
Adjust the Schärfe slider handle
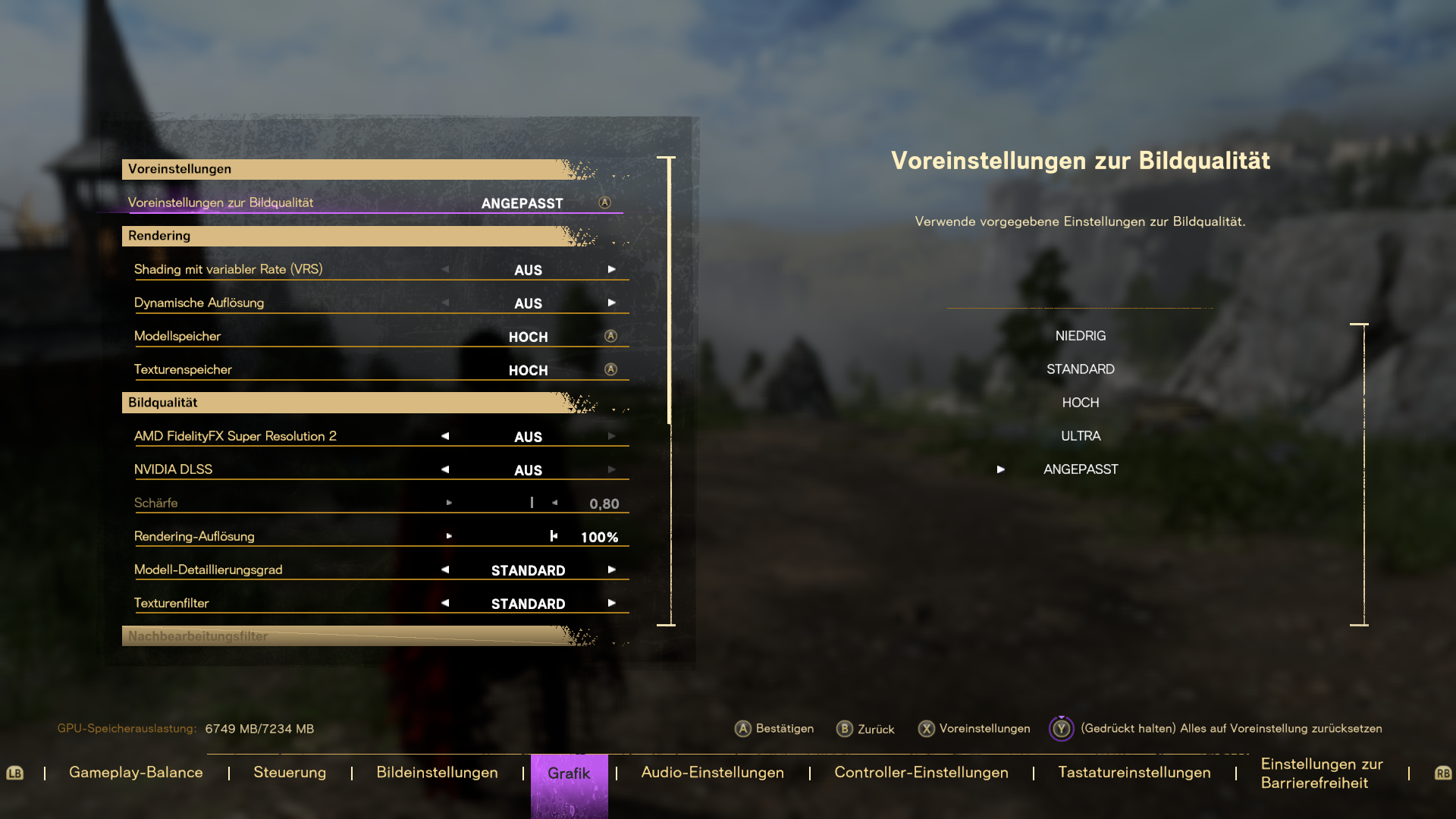tap(531, 502)
